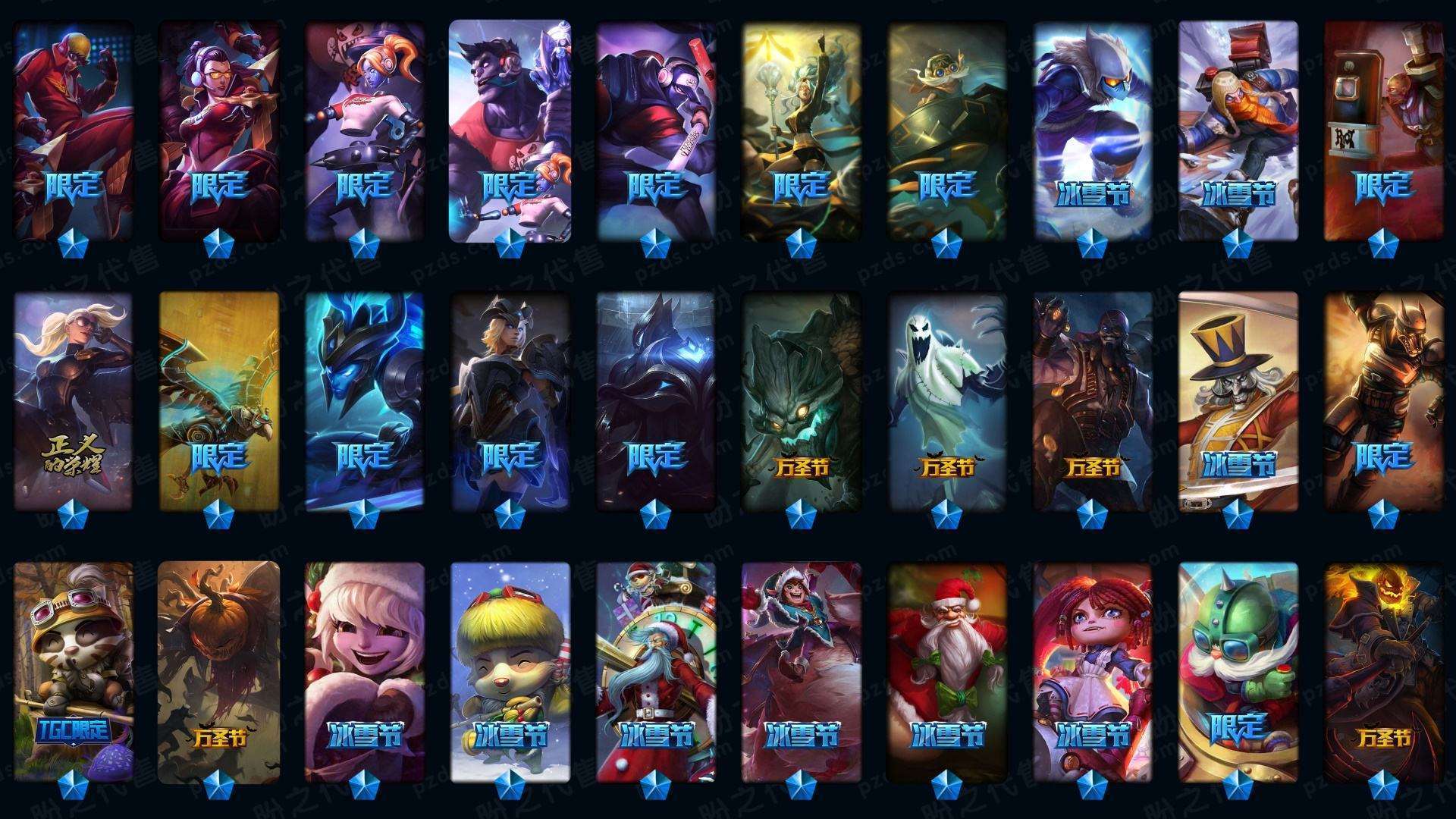Select the top-hat nutcracker 冰雪节 card

click(1238, 400)
